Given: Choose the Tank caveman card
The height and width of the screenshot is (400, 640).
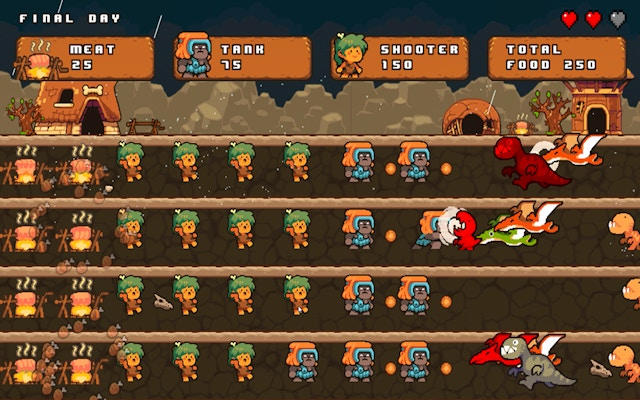Looking at the screenshot, I should tap(241, 58).
